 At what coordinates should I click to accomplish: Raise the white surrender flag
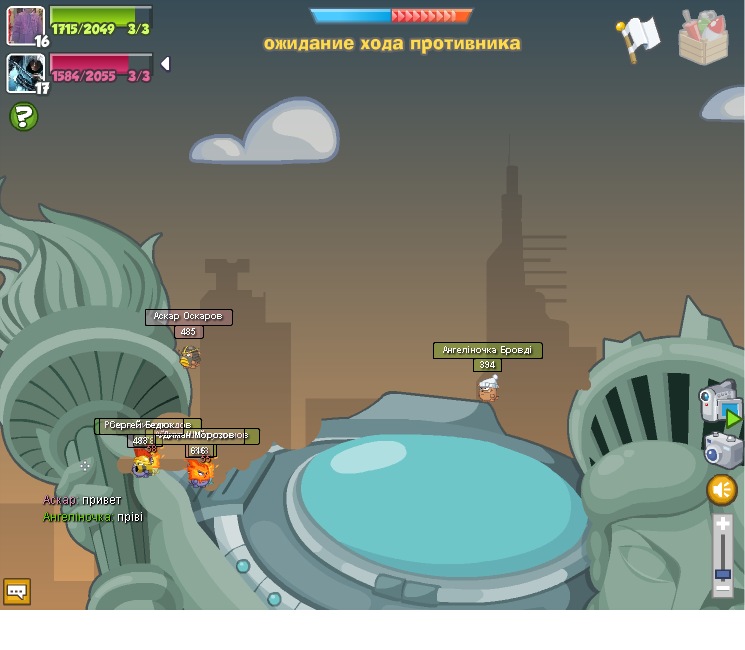[x=638, y=38]
